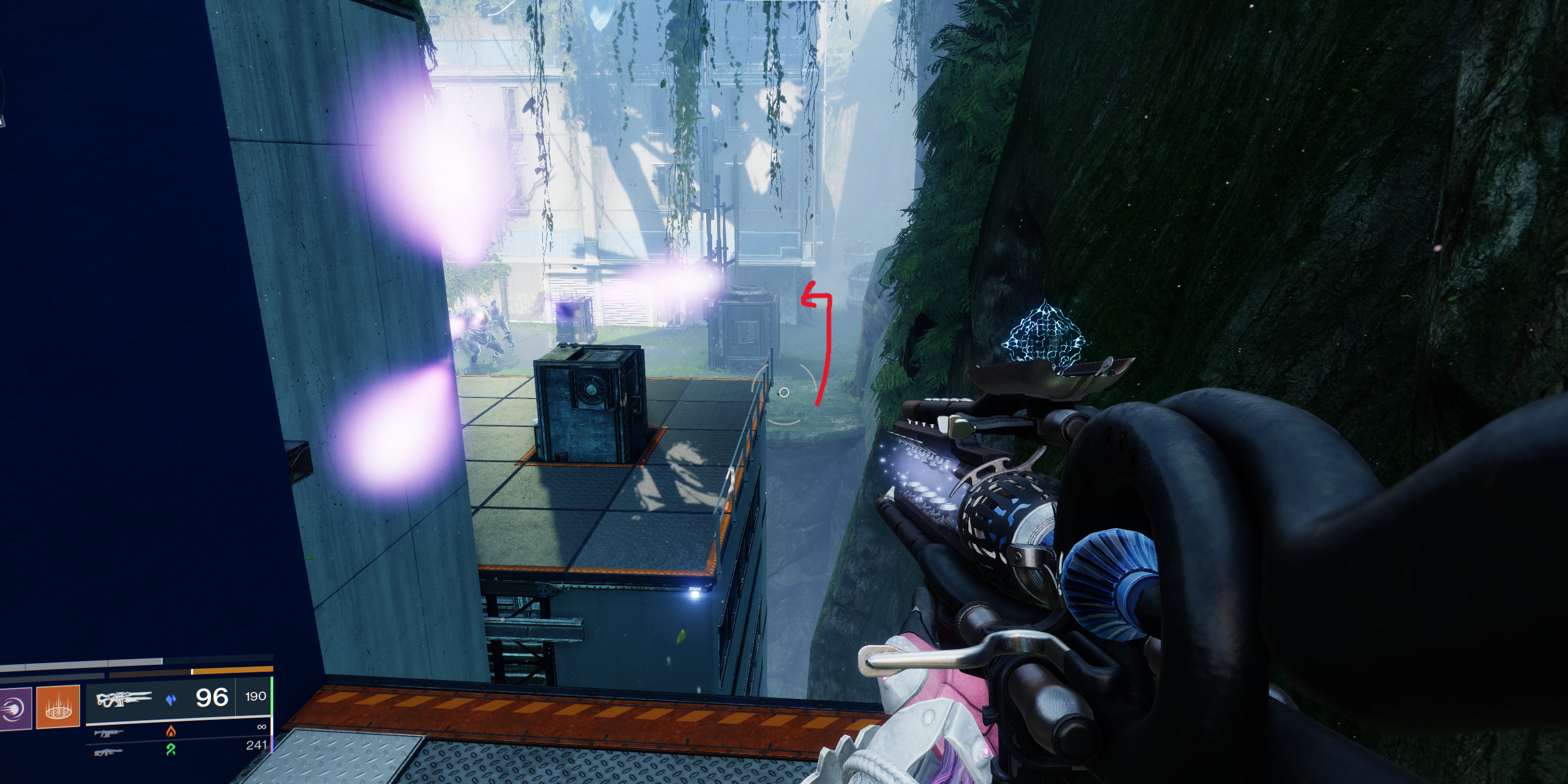Switch to the strand weapon with 241 ammo
The width and height of the screenshot is (1568, 784).
click(109, 752)
